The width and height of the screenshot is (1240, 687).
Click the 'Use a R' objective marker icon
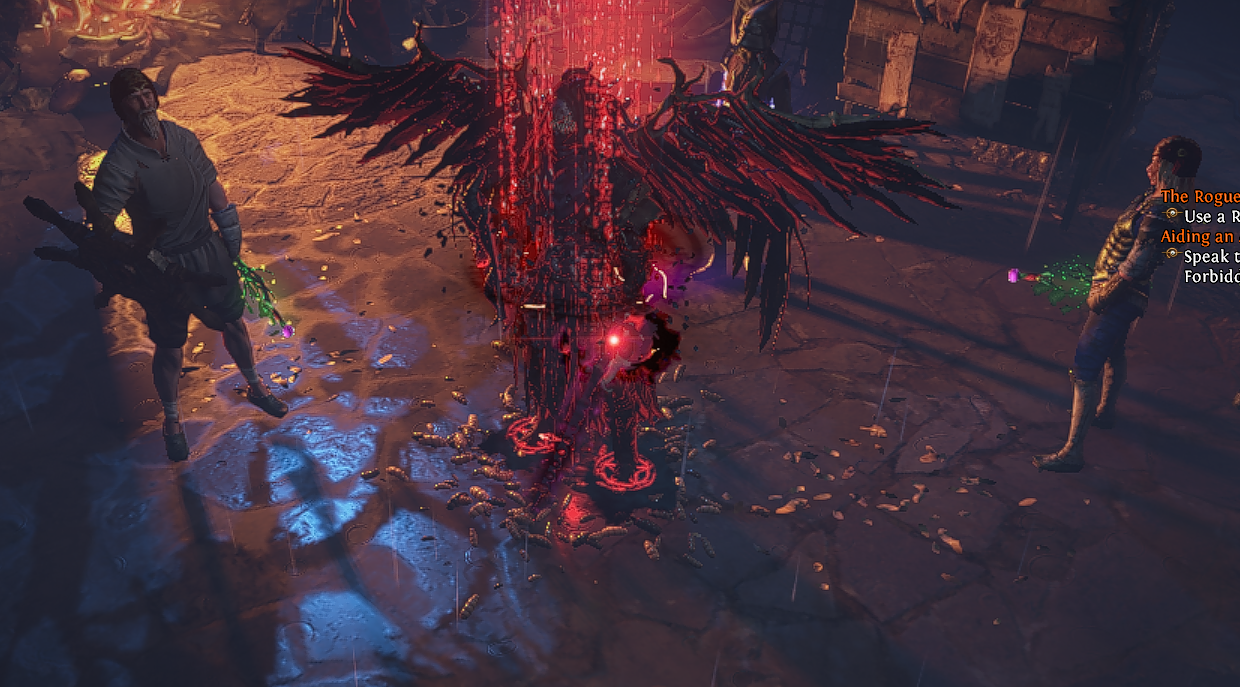pos(1172,215)
